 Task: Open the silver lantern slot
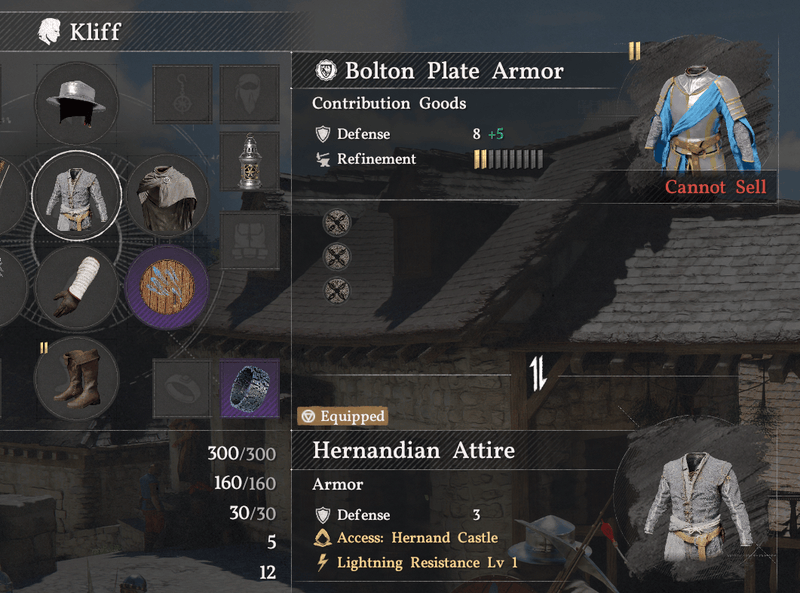tap(249, 162)
